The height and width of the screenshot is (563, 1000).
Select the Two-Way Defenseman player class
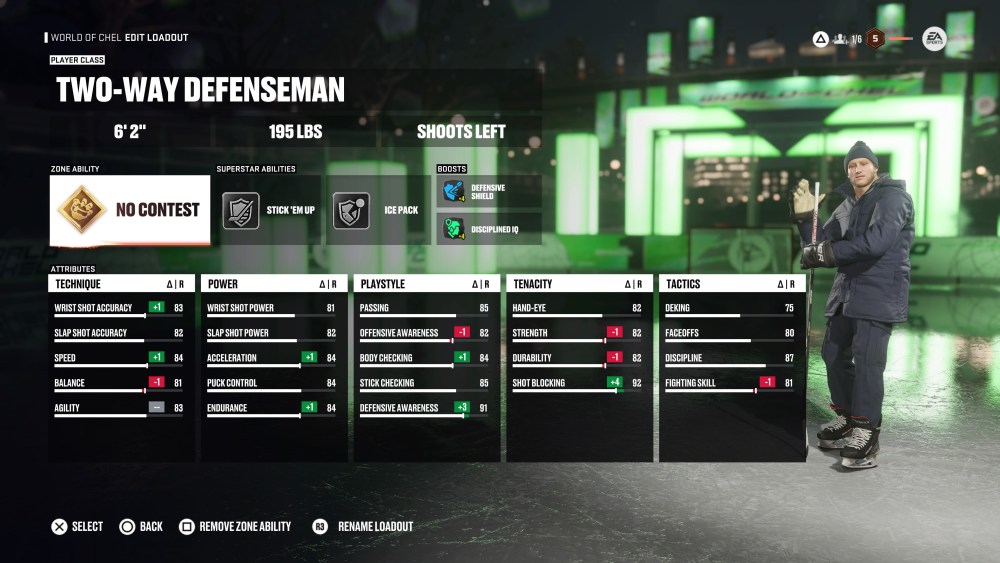coord(200,90)
